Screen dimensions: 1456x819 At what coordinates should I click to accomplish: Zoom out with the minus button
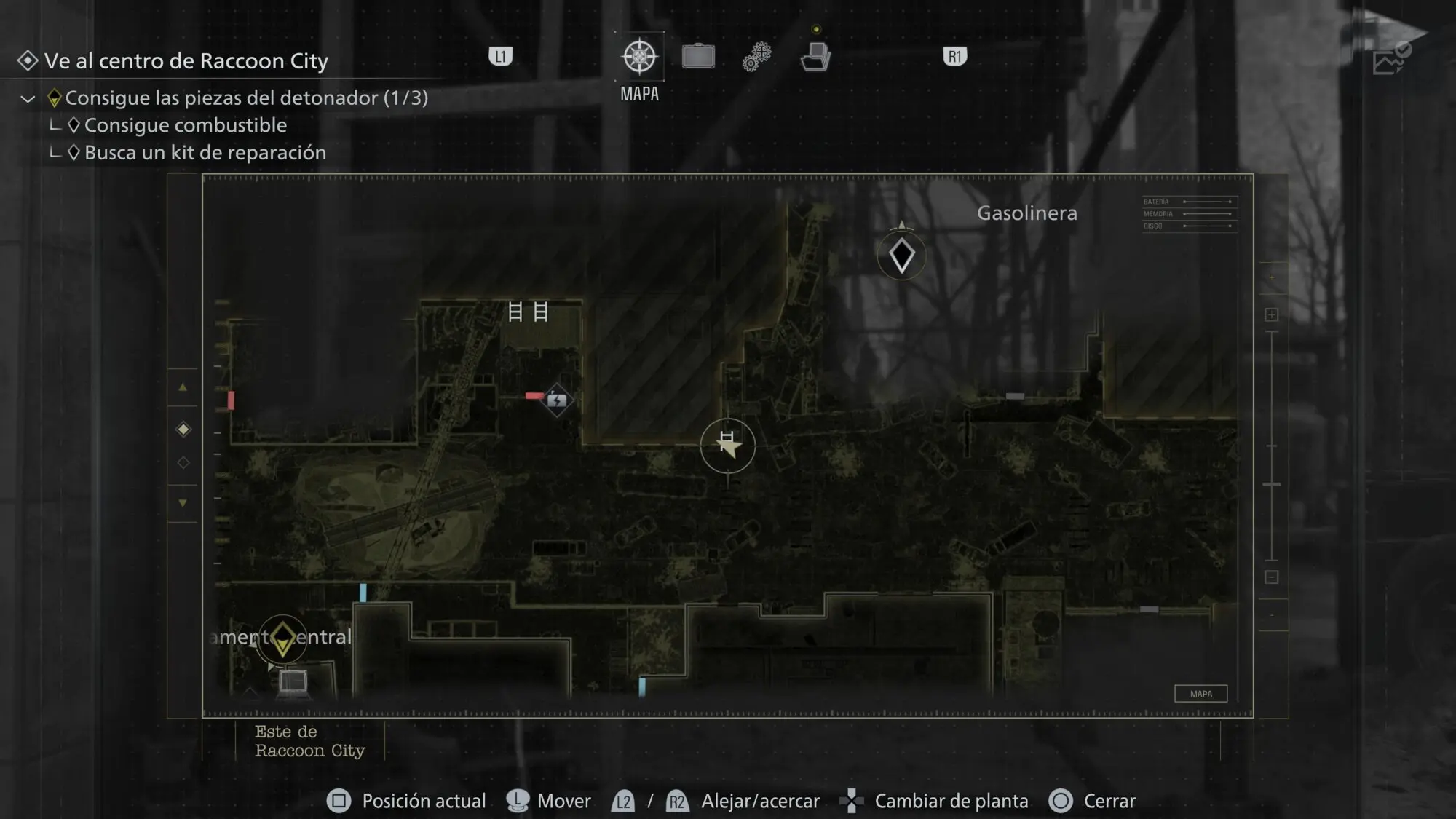(1271, 577)
